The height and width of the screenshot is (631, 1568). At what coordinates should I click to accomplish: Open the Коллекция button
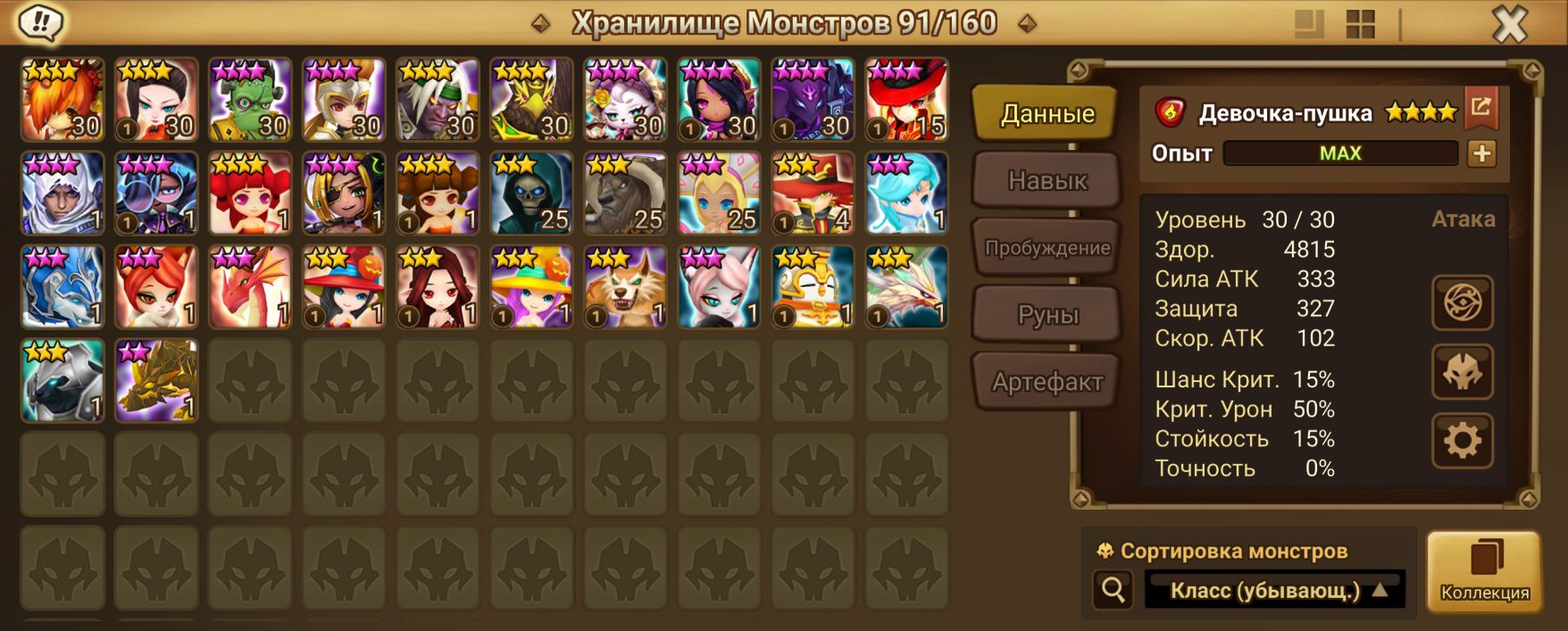tap(1484, 571)
